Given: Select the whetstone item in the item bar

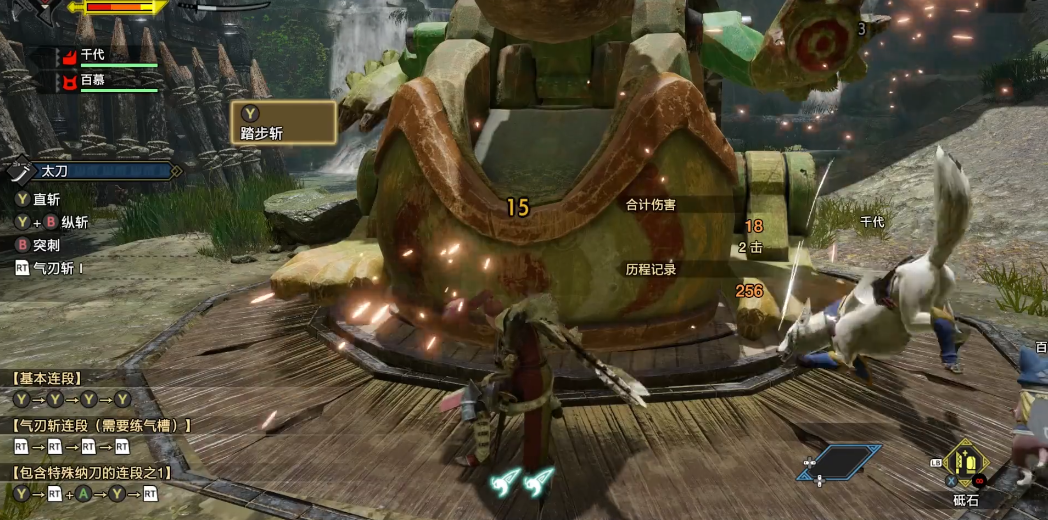Looking at the screenshot, I should pos(967,463).
